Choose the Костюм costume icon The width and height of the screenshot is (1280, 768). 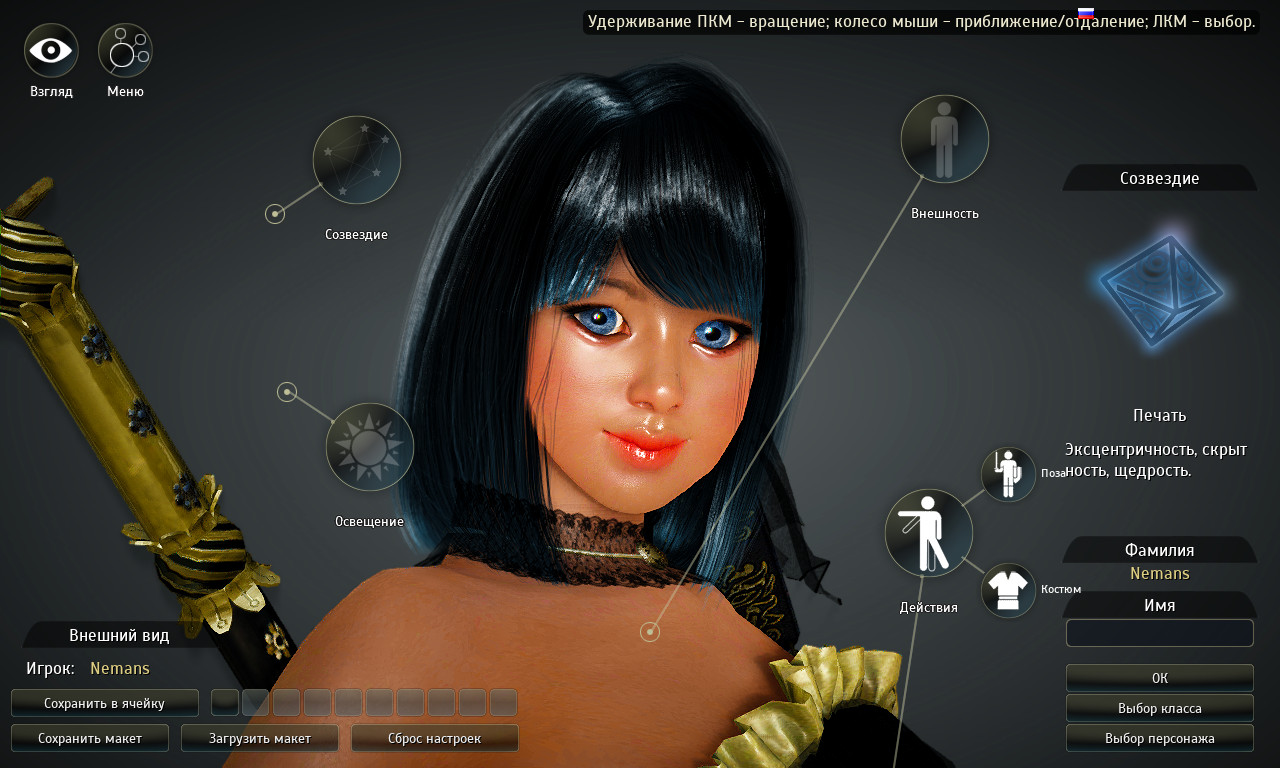(1008, 590)
